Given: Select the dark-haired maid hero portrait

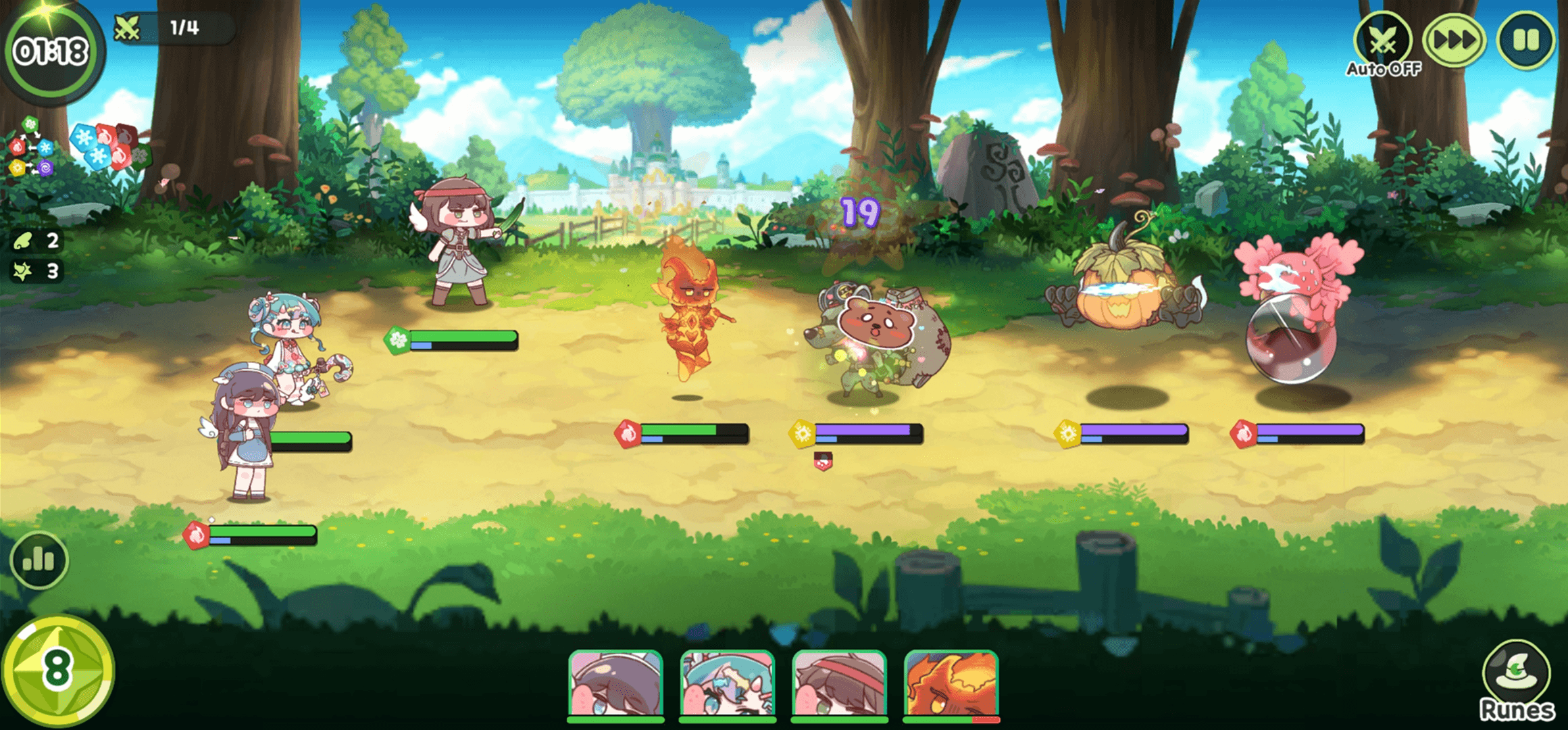Looking at the screenshot, I should click(x=615, y=684).
